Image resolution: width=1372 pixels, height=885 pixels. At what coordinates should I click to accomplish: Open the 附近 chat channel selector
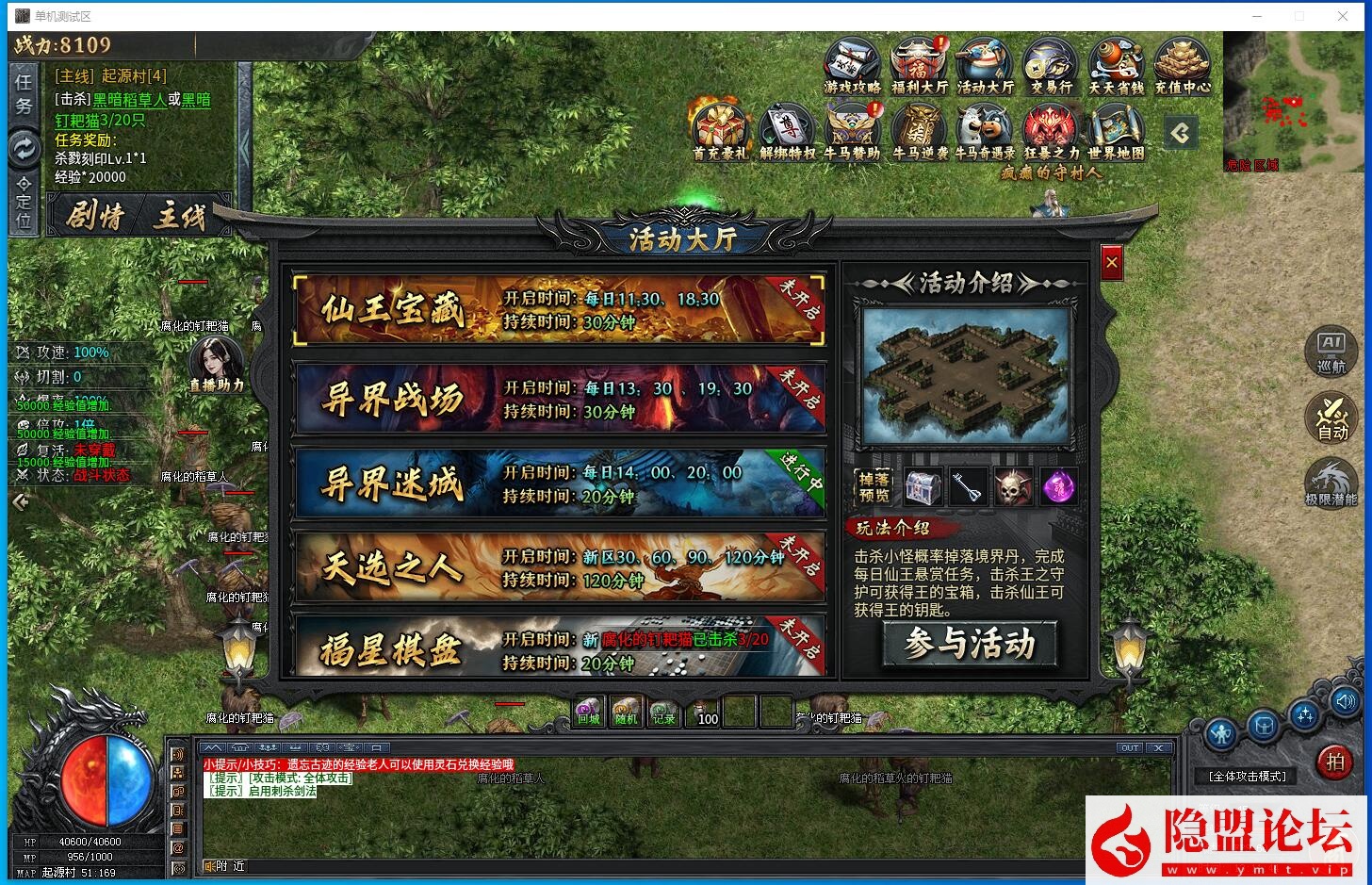pyautogui.click(x=224, y=865)
